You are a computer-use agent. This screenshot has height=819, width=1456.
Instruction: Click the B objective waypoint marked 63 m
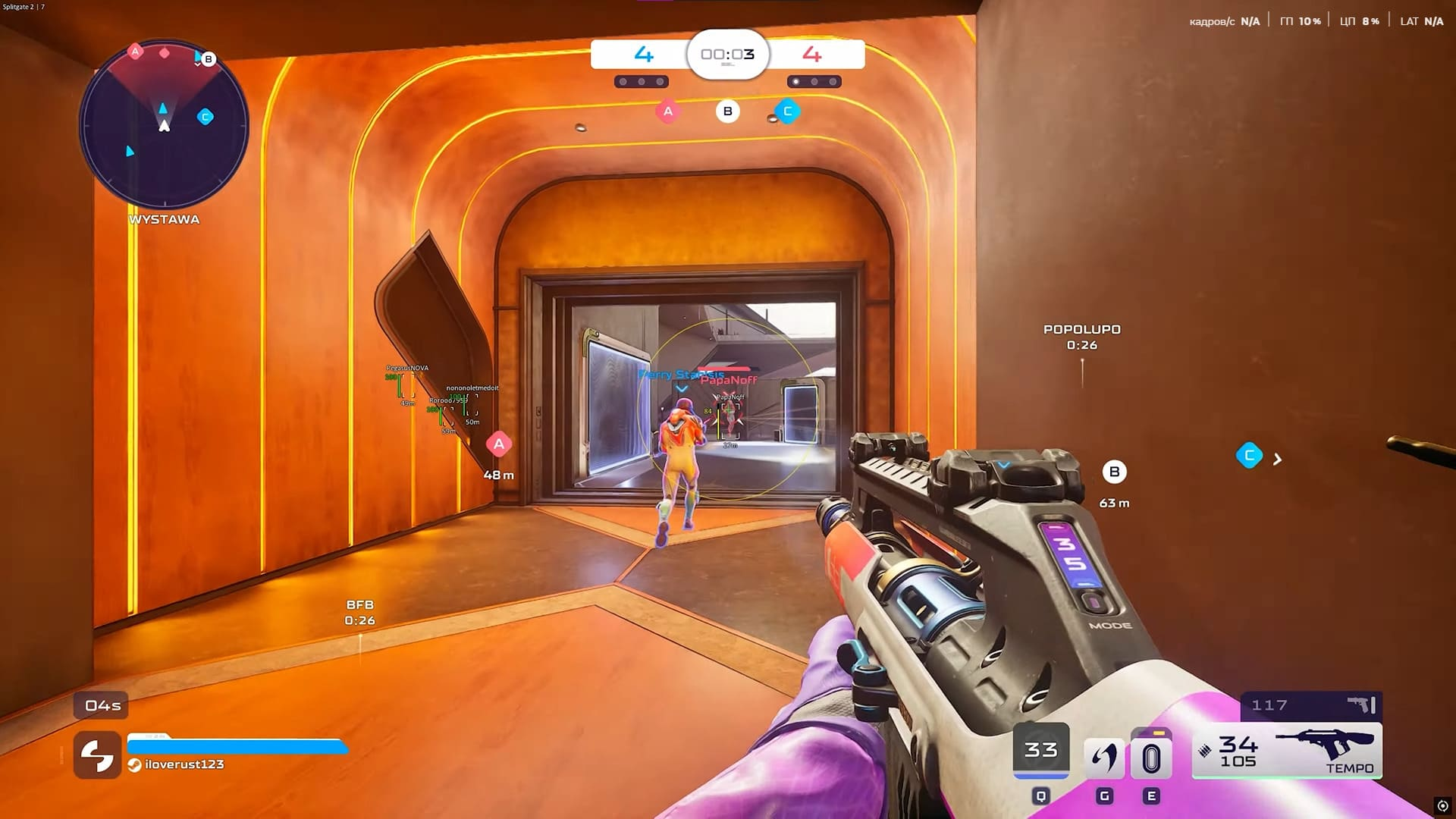click(x=1114, y=472)
